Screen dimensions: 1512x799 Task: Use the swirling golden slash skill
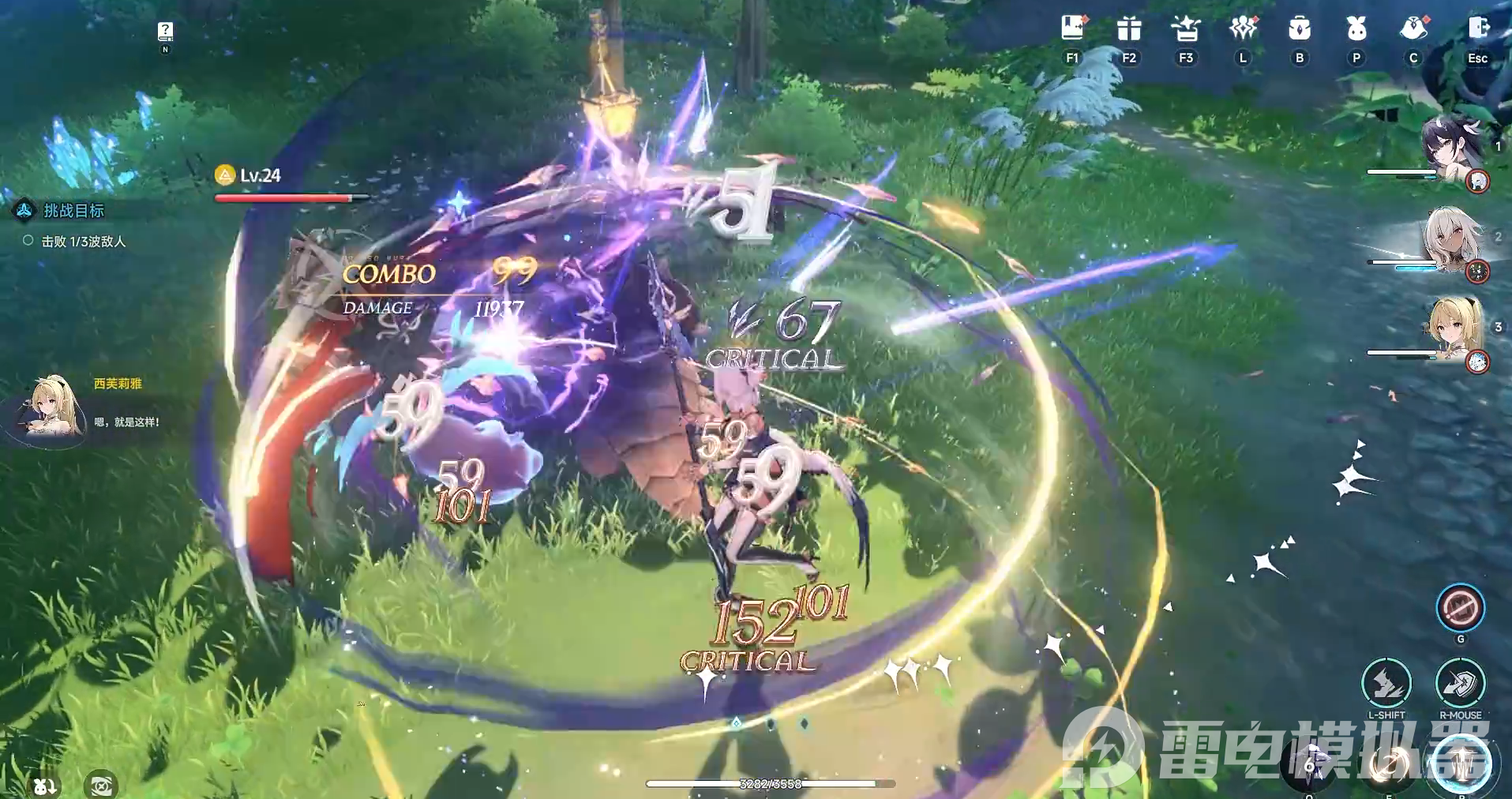[x=1387, y=765]
